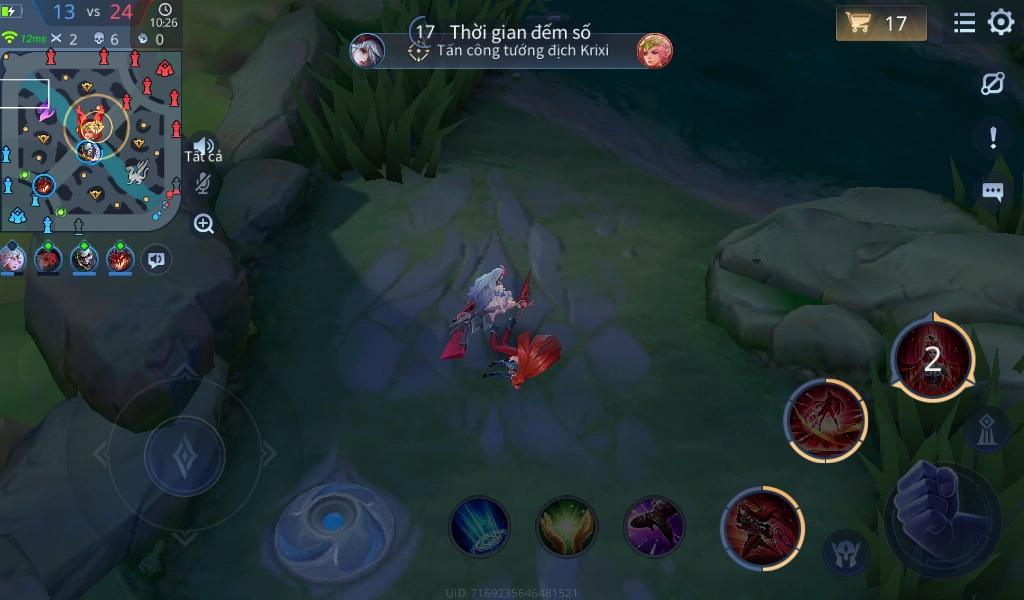This screenshot has width=1024, height=600.
Task: Toggle the muted microphone icon
Action: [203, 183]
